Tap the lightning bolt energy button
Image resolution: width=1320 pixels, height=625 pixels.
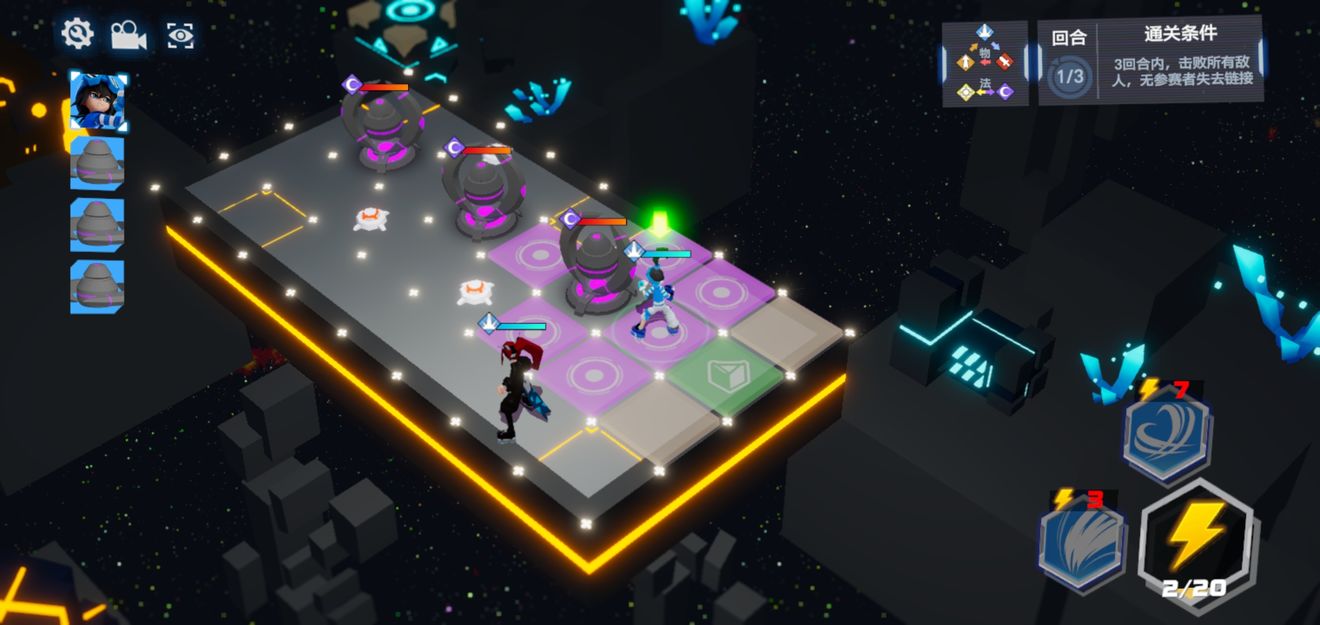point(1197,540)
